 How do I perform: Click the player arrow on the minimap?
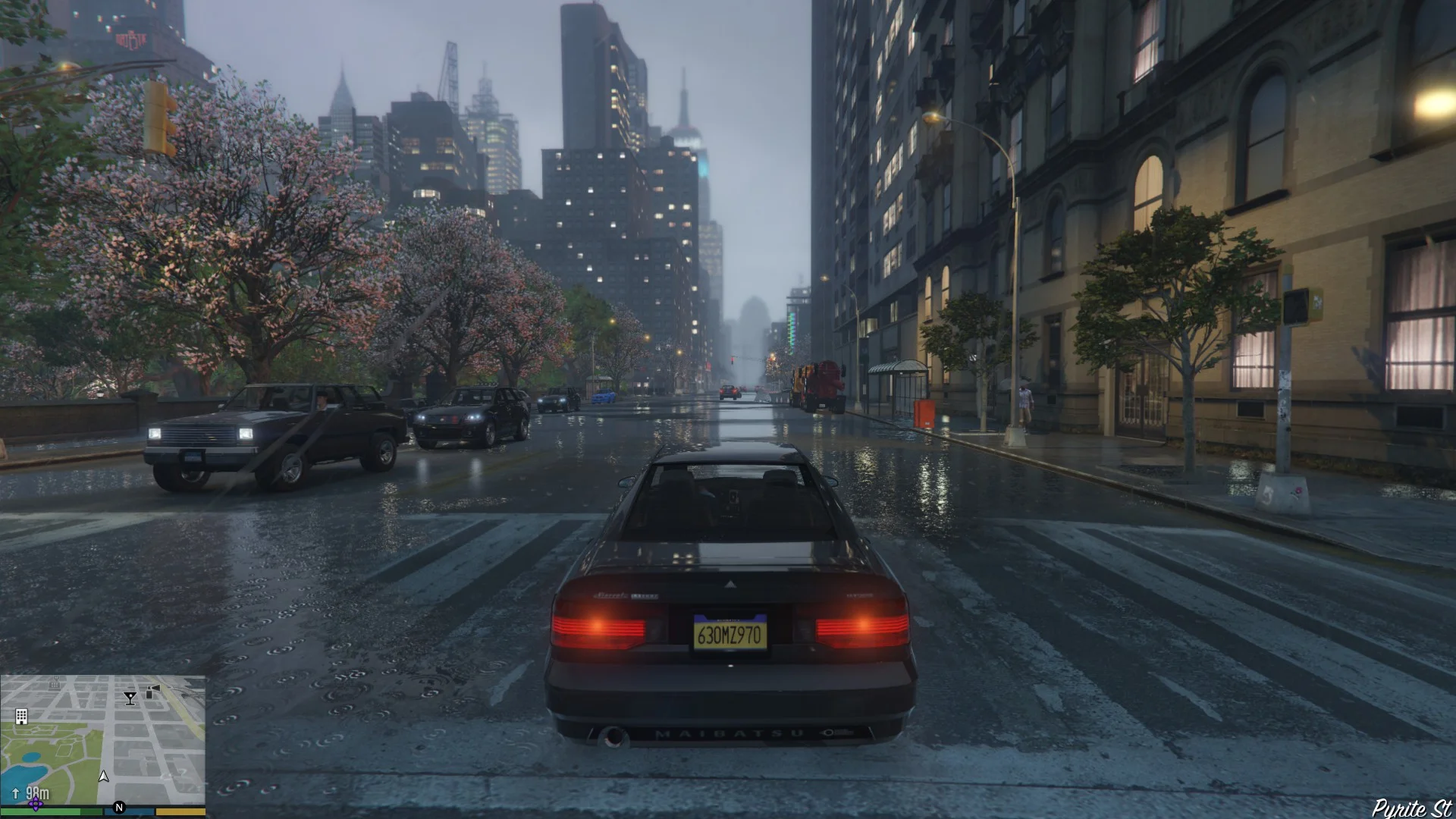[x=104, y=776]
